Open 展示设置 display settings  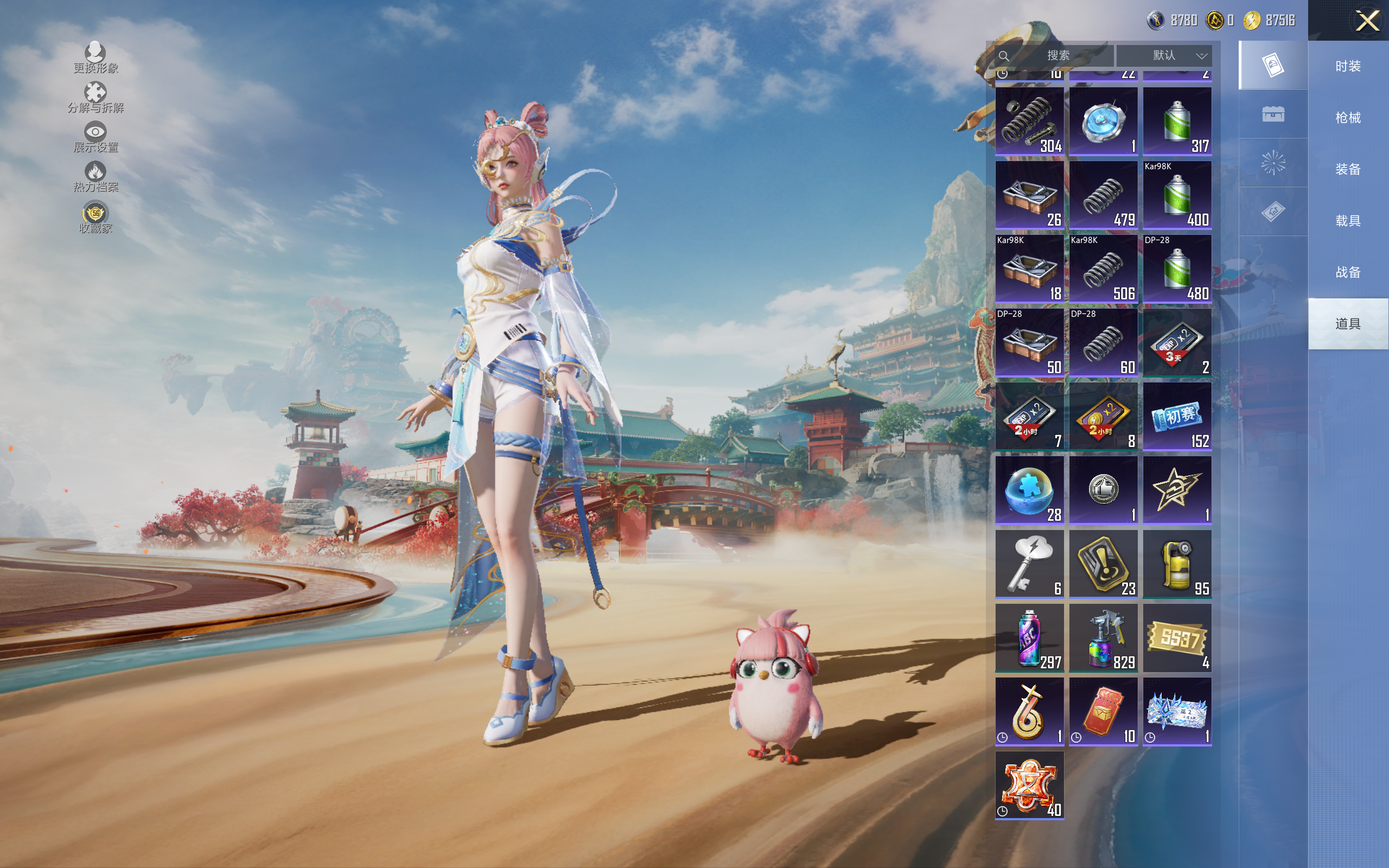click(x=95, y=137)
